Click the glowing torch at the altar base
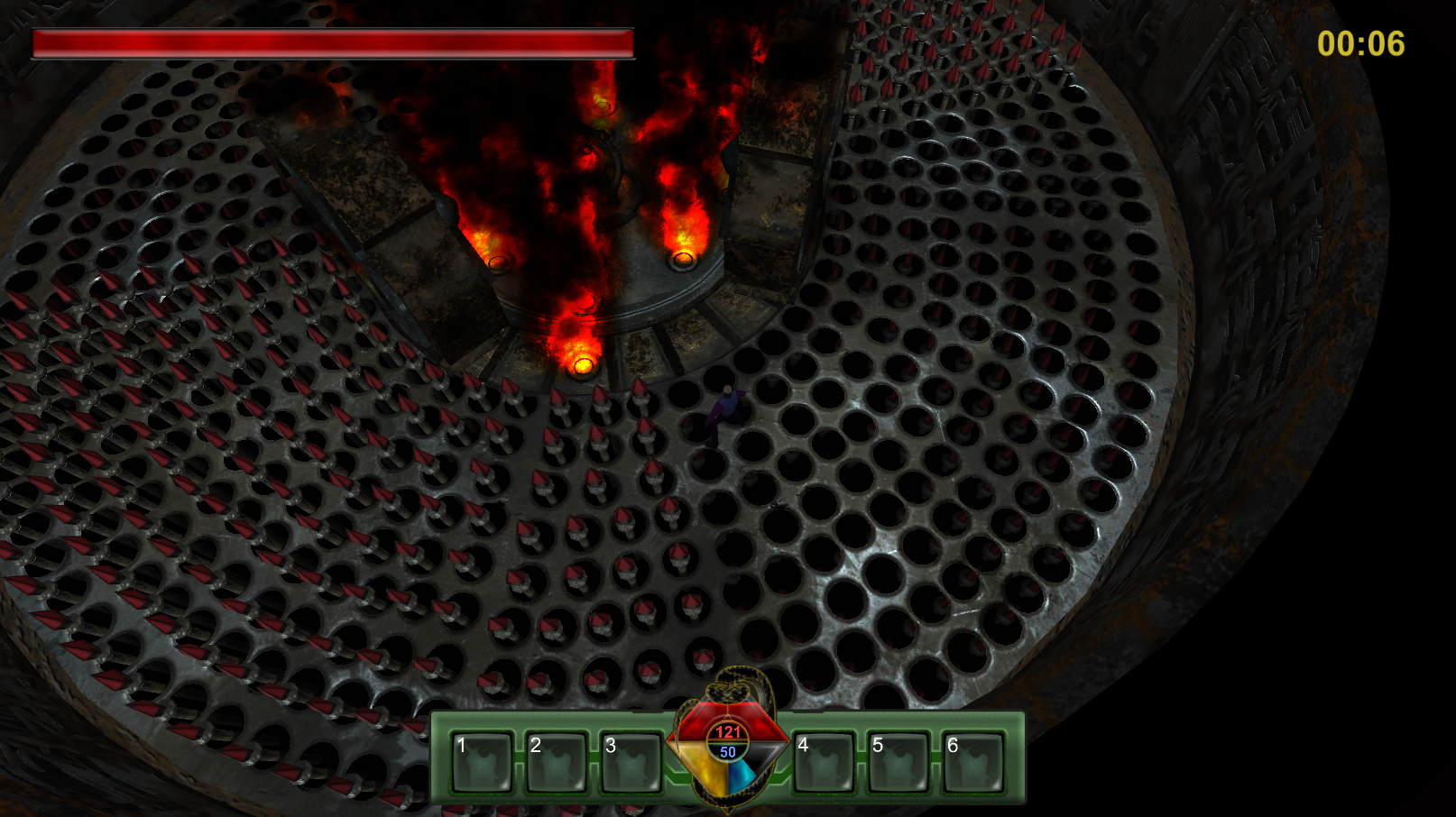Image resolution: width=1456 pixels, height=817 pixels. tap(582, 364)
